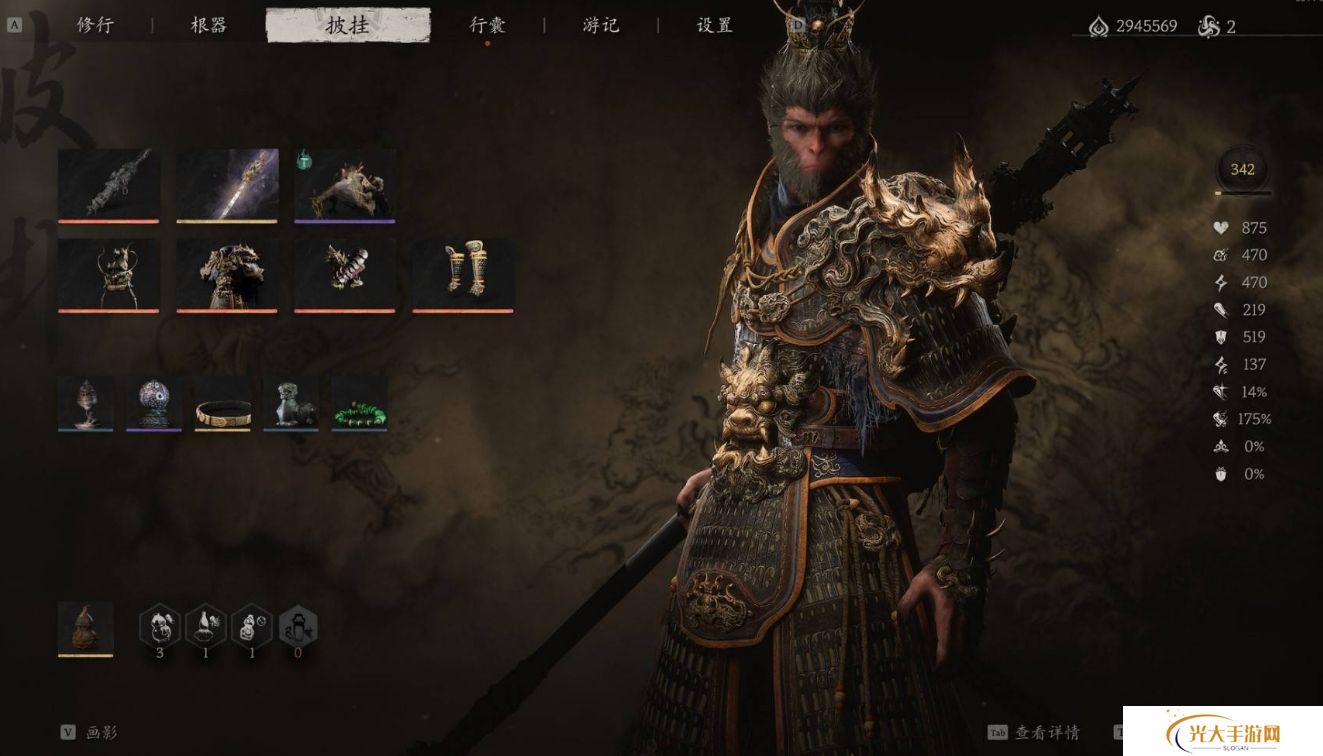Pick the headgear armor slot
This screenshot has height=756, width=1323.
[x=108, y=273]
